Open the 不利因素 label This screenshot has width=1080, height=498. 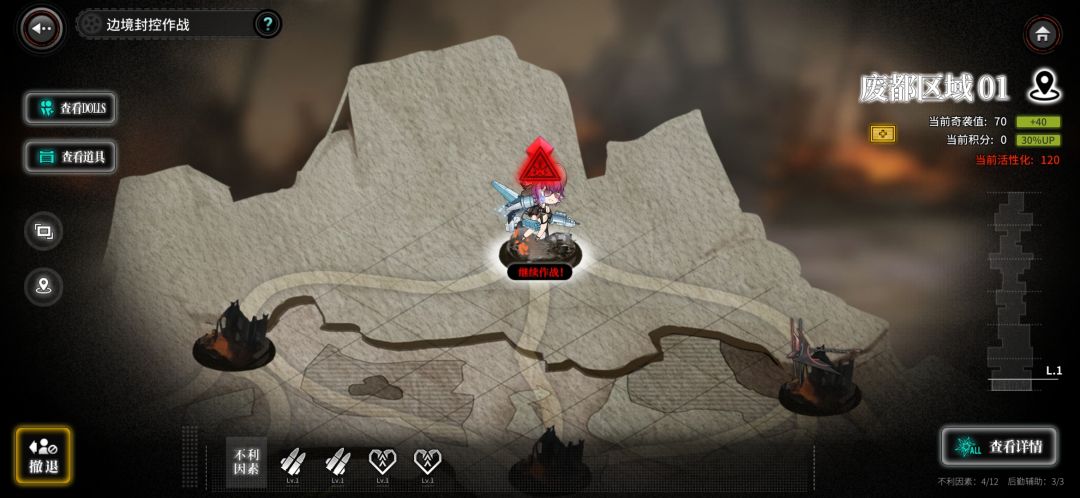coord(246,462)
